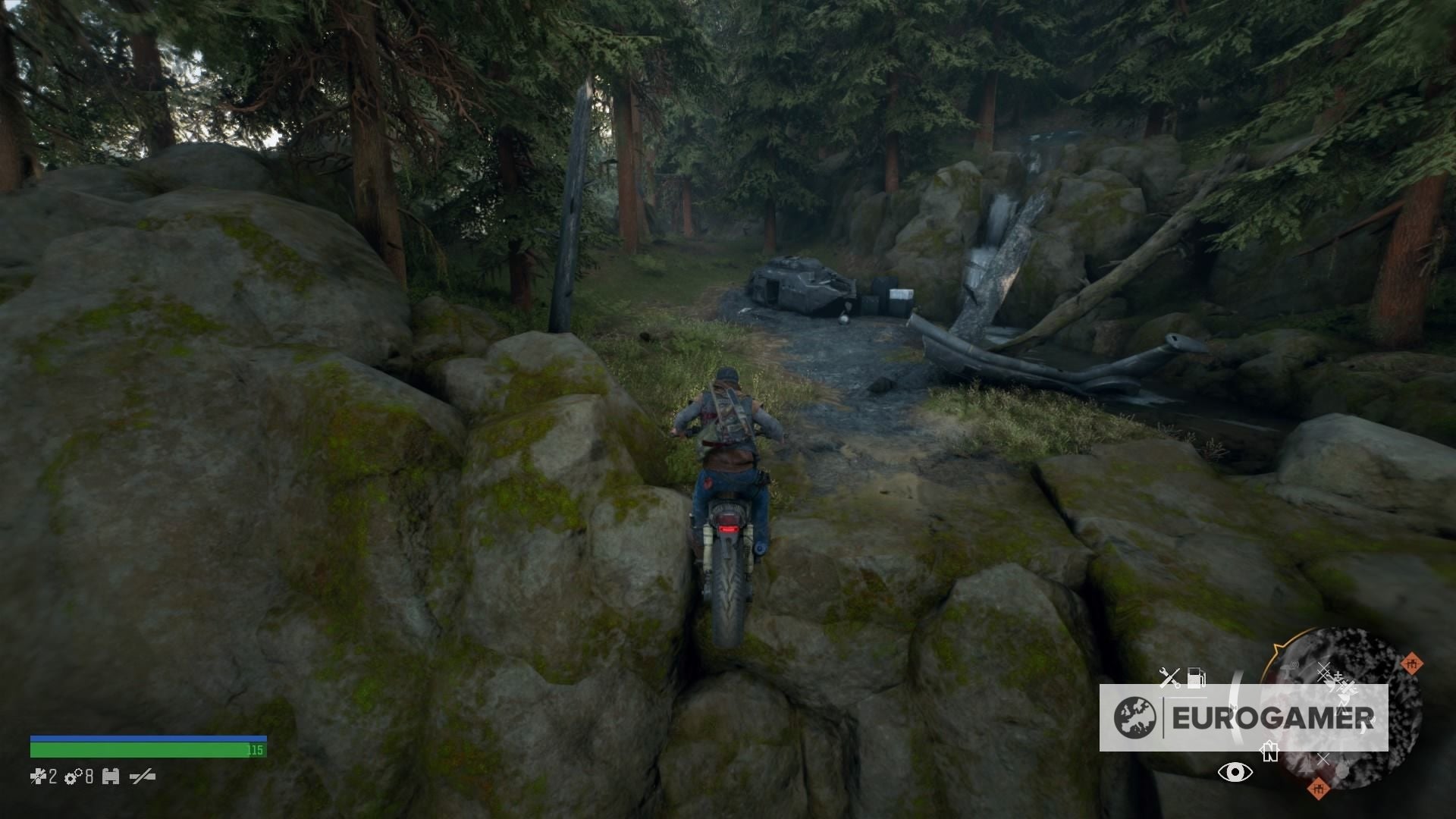
Task: Click the Eurogamer globe logo icon
Action: tap(1136, 717)
